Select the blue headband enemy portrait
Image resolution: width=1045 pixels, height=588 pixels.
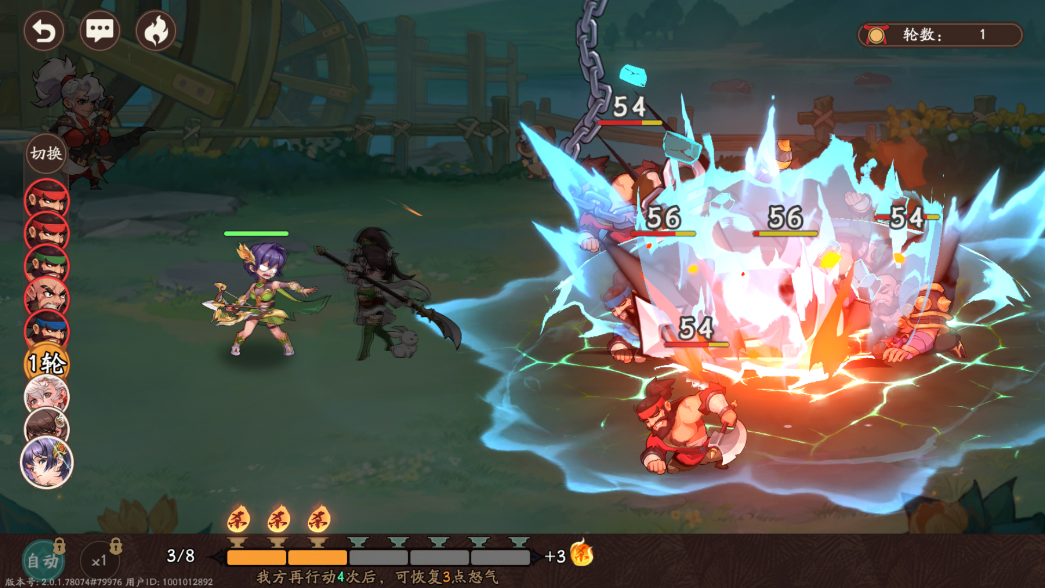[x=46, y=329]
